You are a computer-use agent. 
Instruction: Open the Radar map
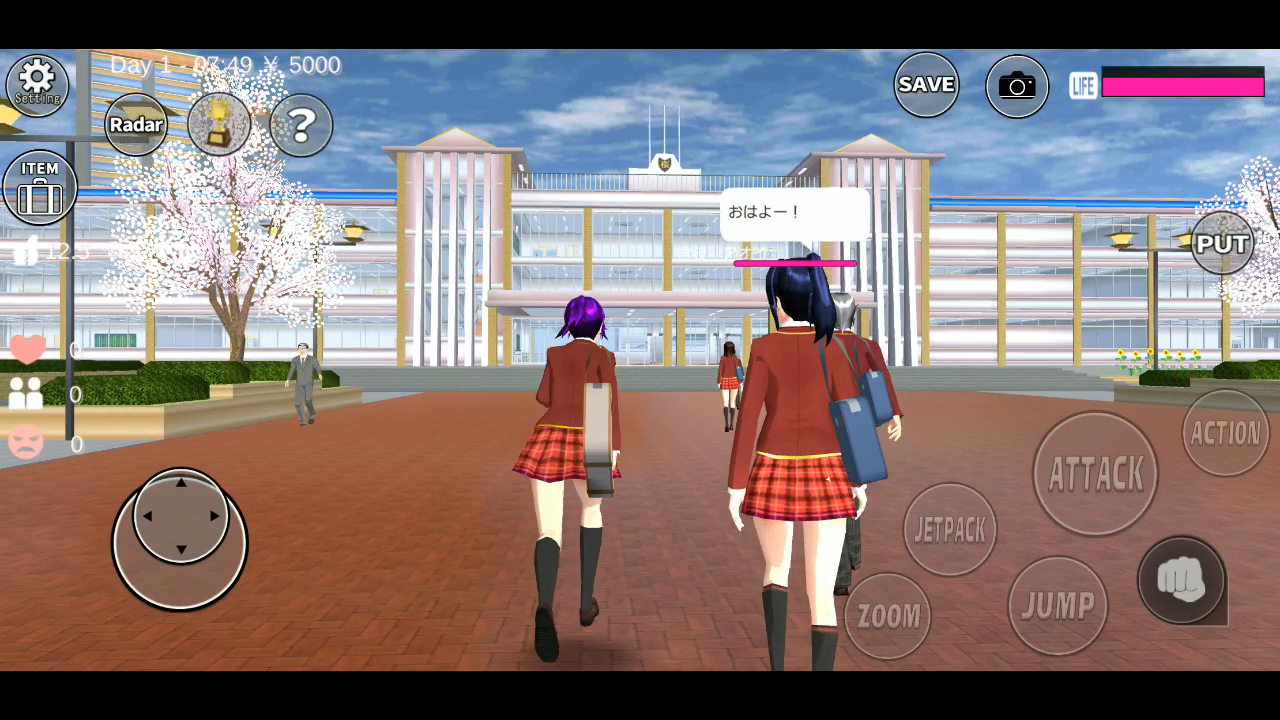tap(136, 124)
